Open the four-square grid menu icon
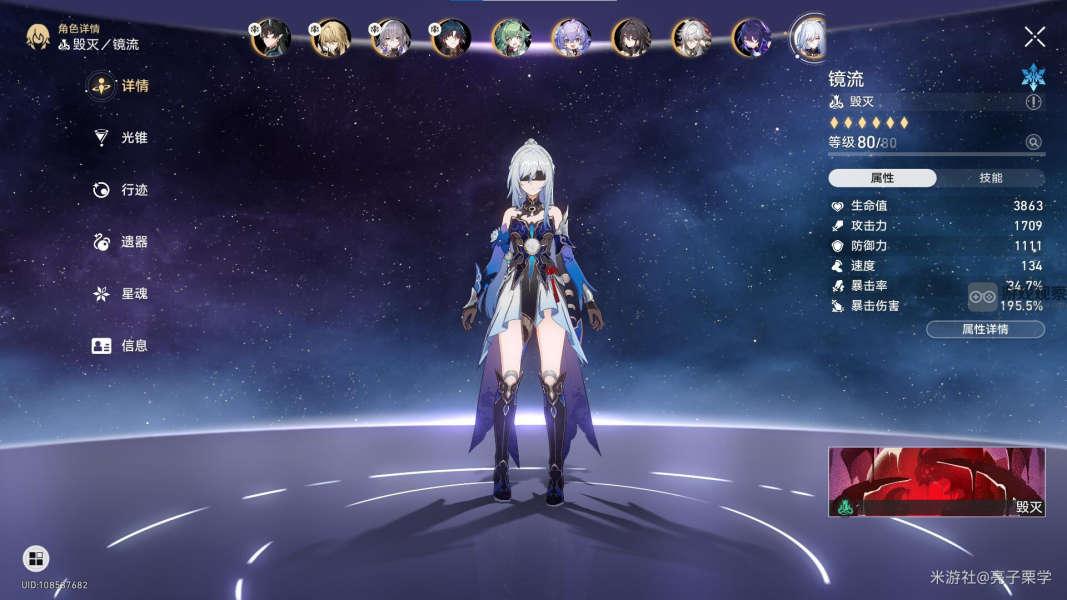The width and height of the screenshot is (1067, 600). [36, 559]
